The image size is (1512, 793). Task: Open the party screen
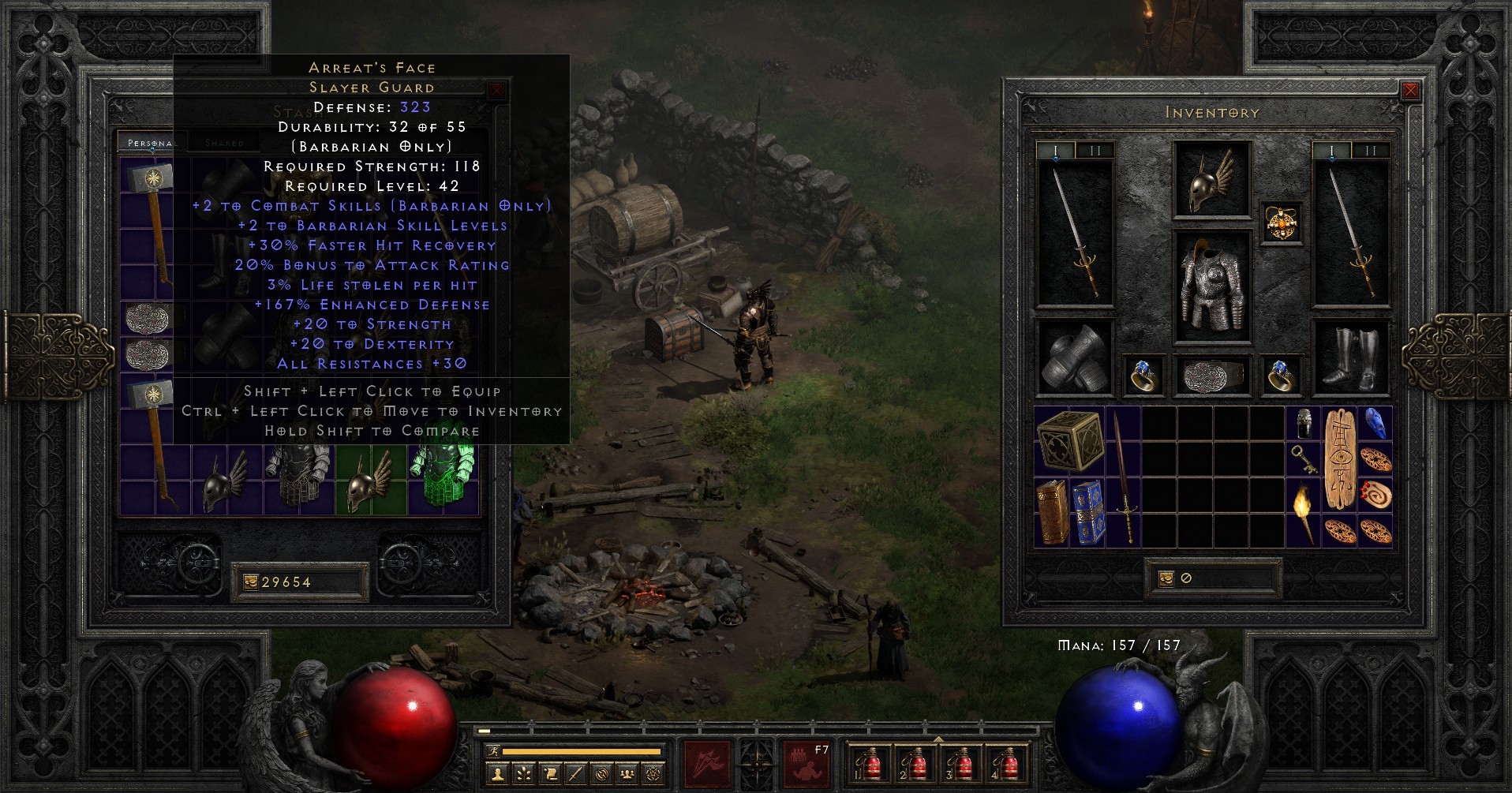point(628,775)
